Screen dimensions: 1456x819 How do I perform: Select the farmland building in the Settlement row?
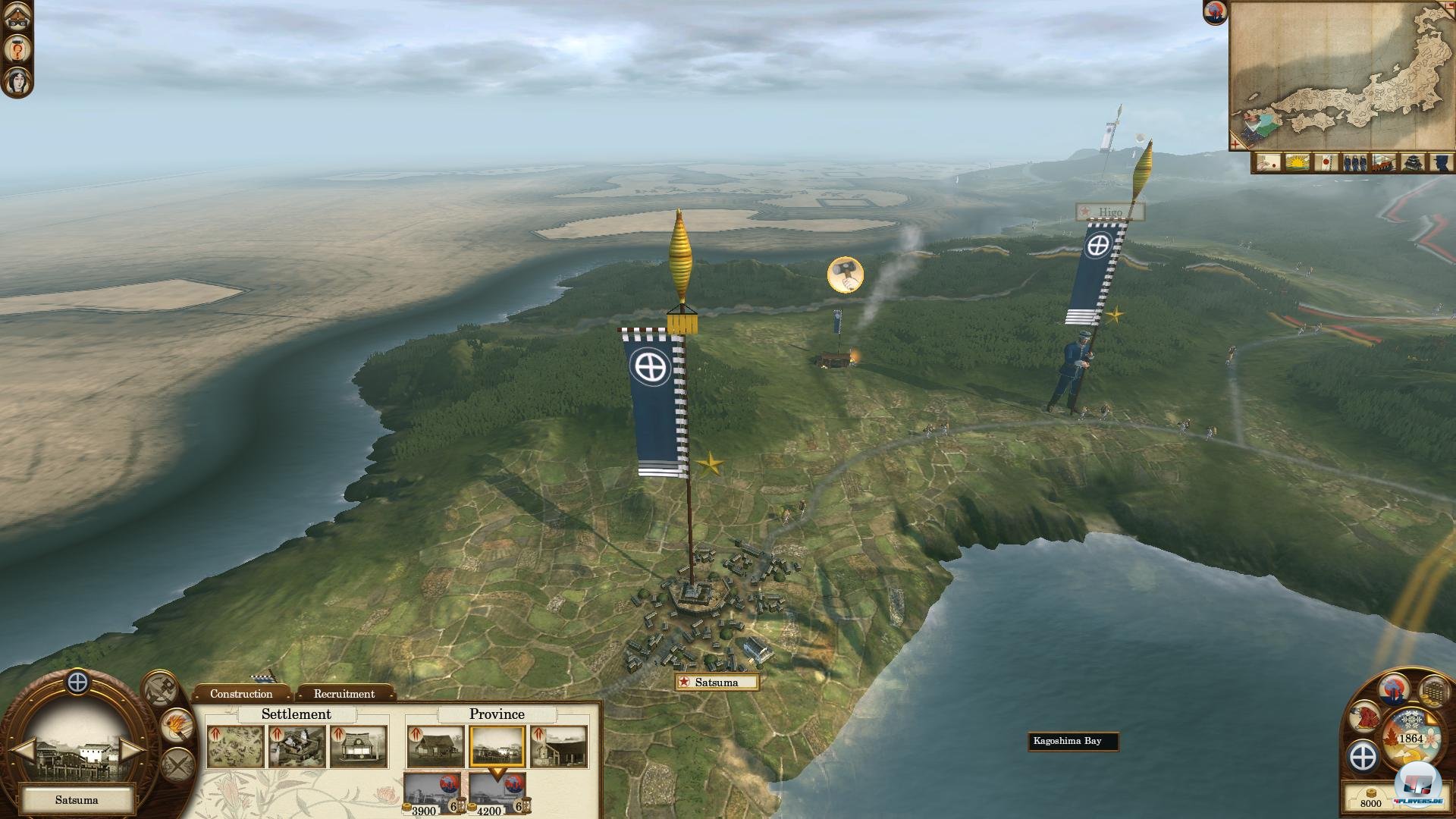236,747
